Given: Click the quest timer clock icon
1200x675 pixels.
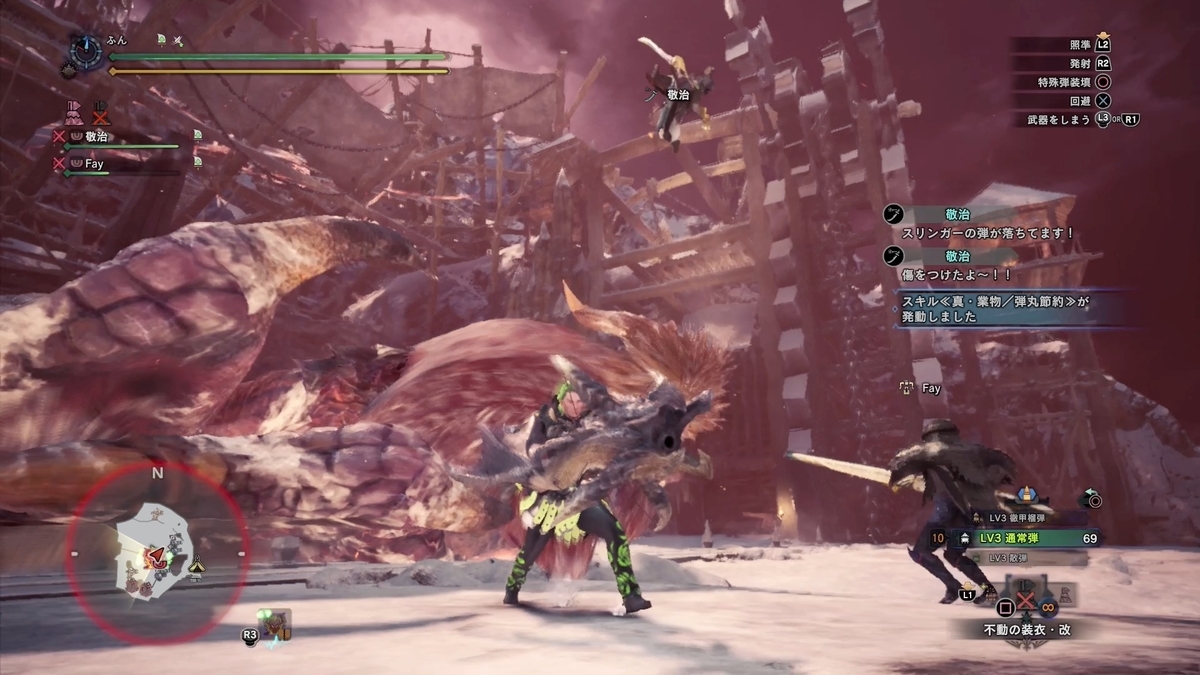Looking at the screenshot, I should pyautogui.click(x=88, y=48).
